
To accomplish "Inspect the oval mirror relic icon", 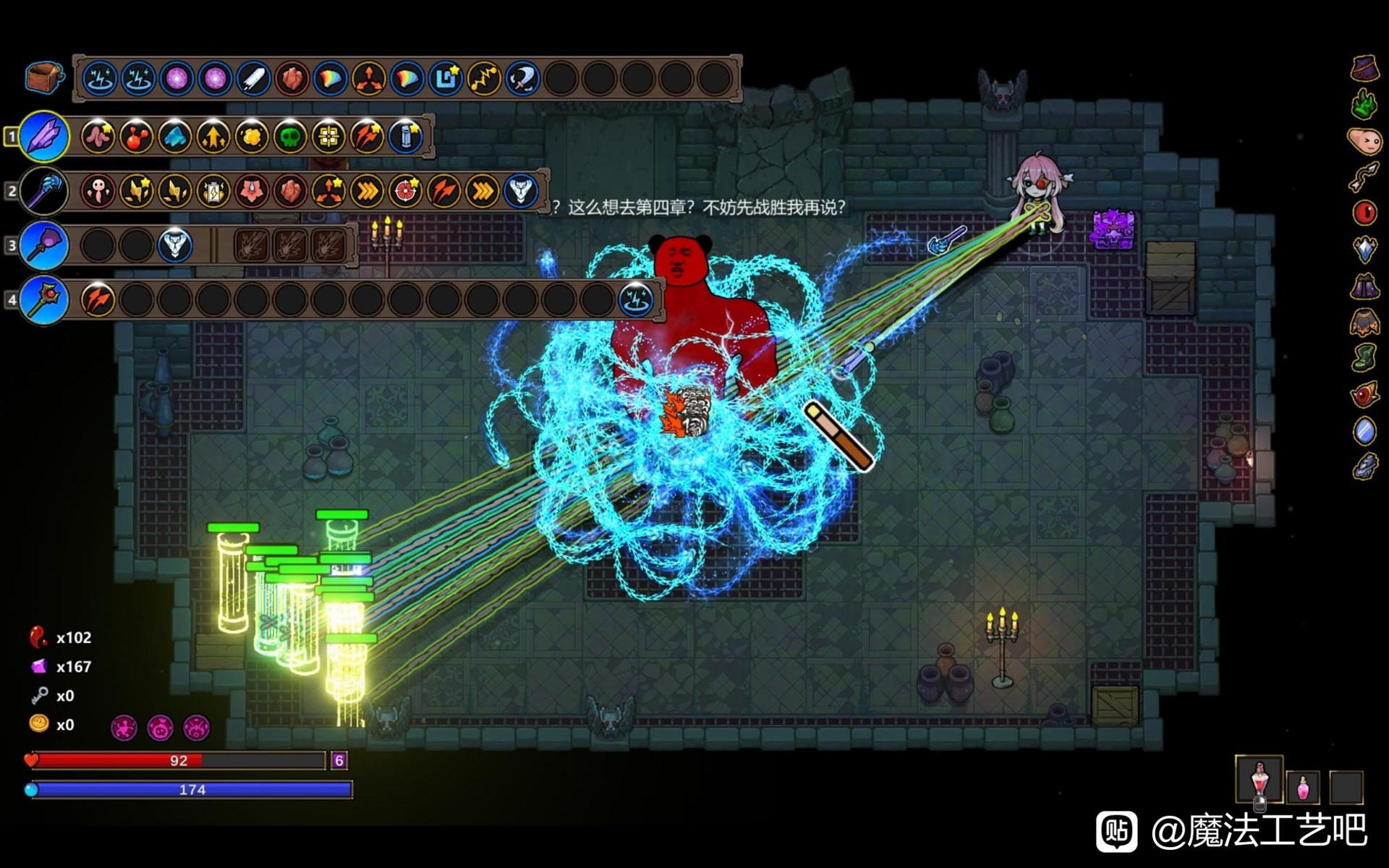I will click(1364, 431).
